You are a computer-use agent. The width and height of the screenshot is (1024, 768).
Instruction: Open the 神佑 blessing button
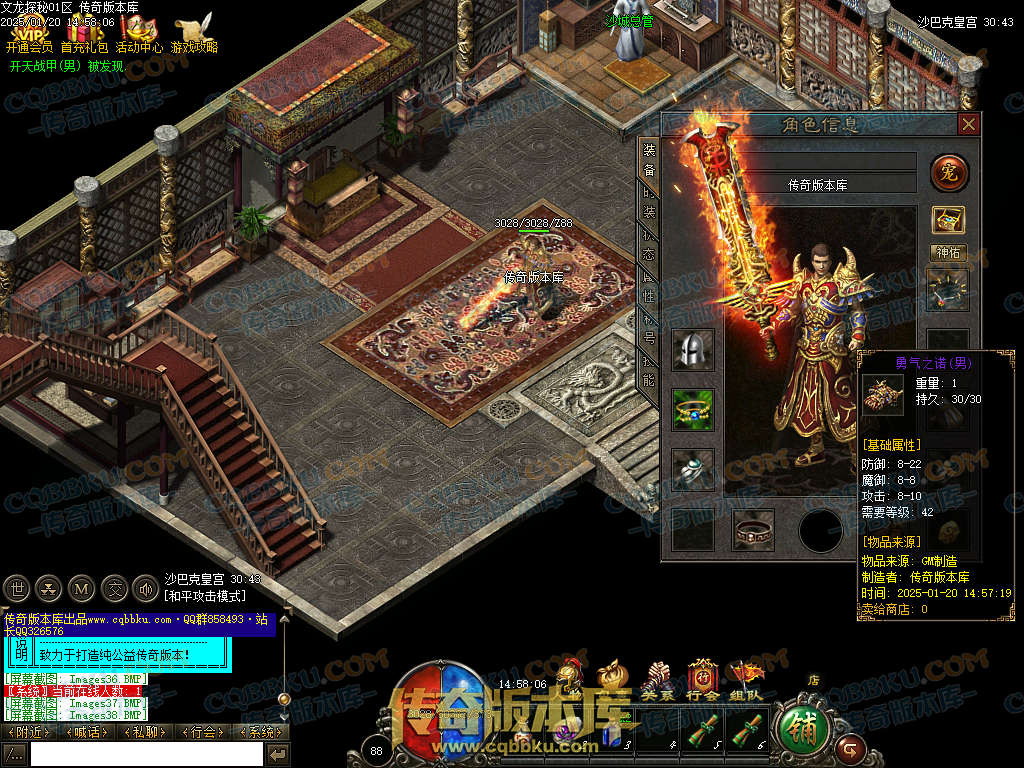click(x=948, y=252)
